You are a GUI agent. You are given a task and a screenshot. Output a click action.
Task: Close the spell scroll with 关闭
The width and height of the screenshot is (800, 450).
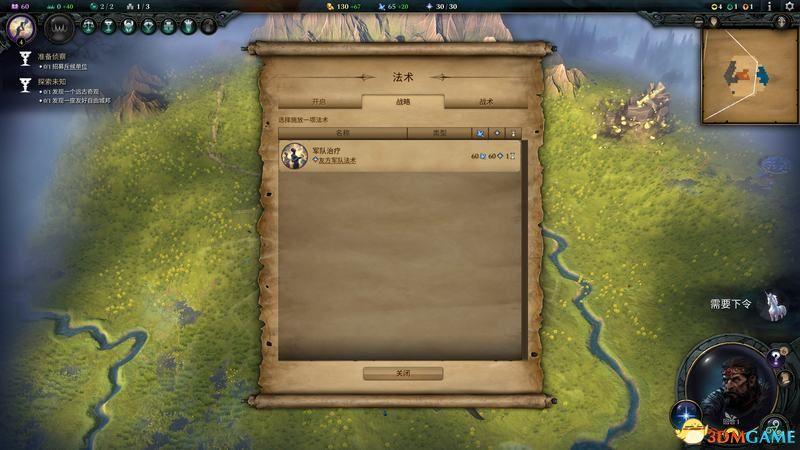(402, 373)
